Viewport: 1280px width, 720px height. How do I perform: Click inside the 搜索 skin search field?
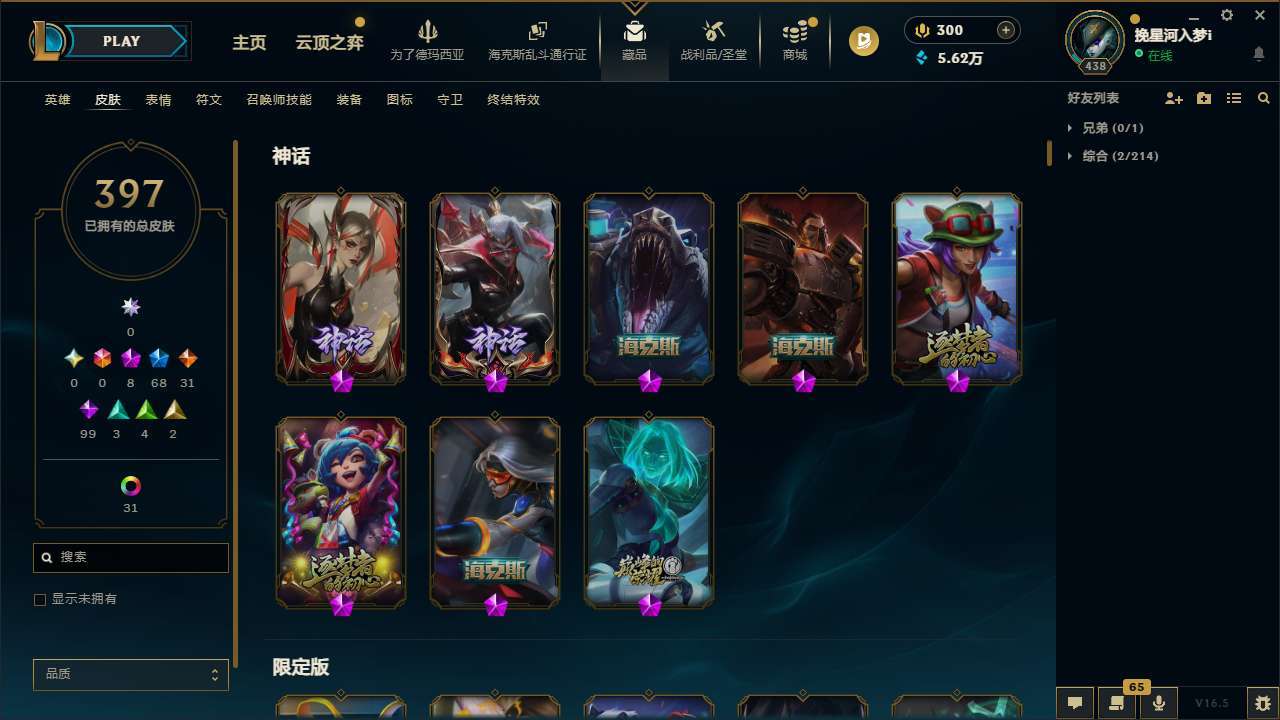(130, 557)
